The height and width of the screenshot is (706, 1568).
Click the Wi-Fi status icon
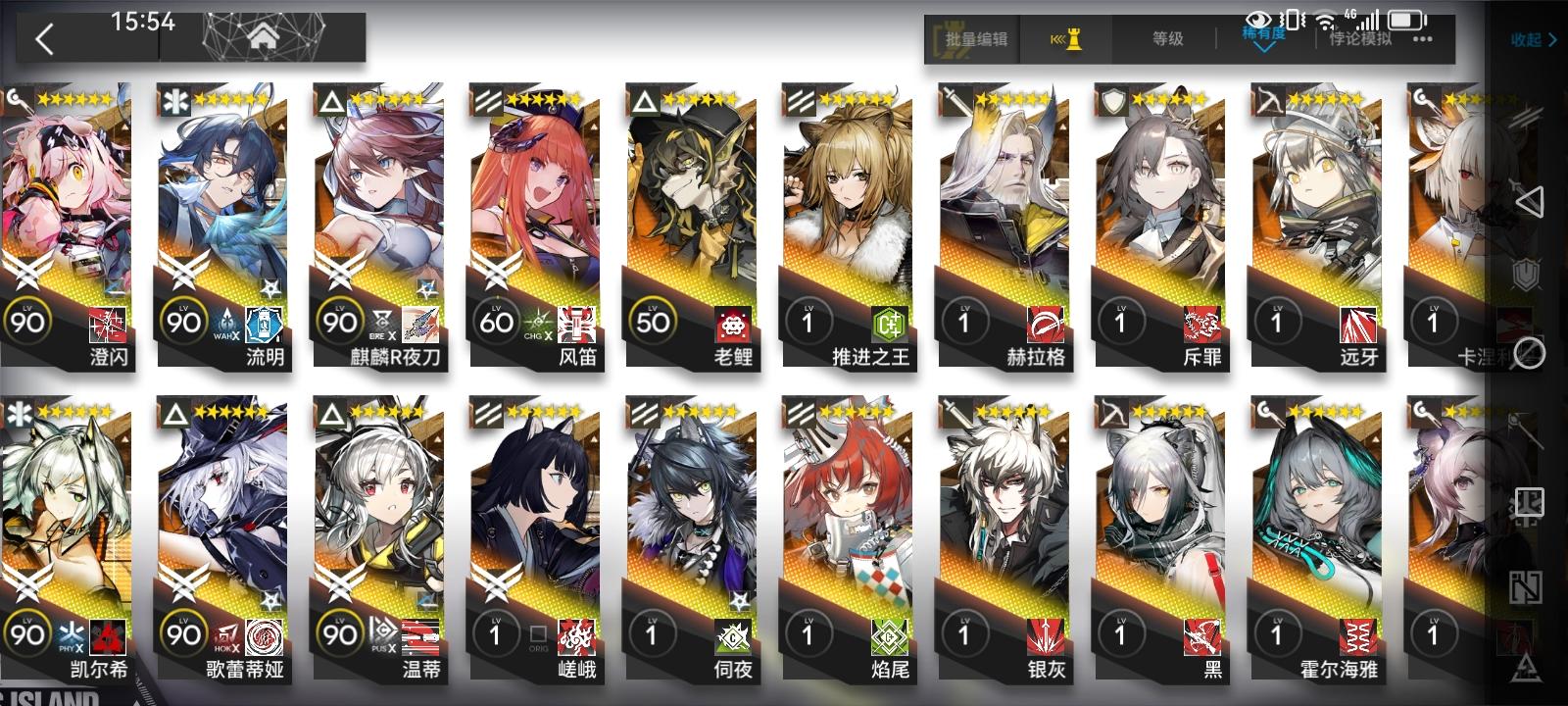point(1324,20)
